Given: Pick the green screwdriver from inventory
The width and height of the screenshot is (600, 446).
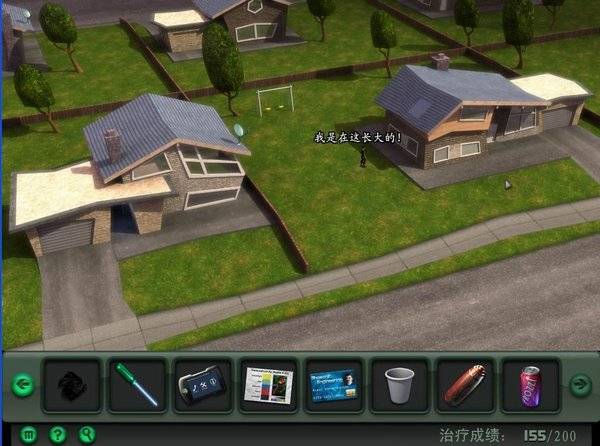Looking at the screenshot, I should [138, 385].
